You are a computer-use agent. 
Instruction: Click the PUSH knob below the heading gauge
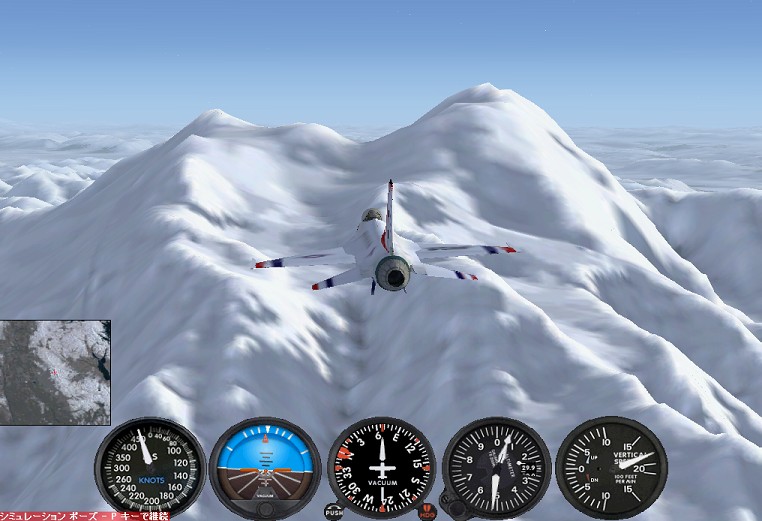click(334, 511)
